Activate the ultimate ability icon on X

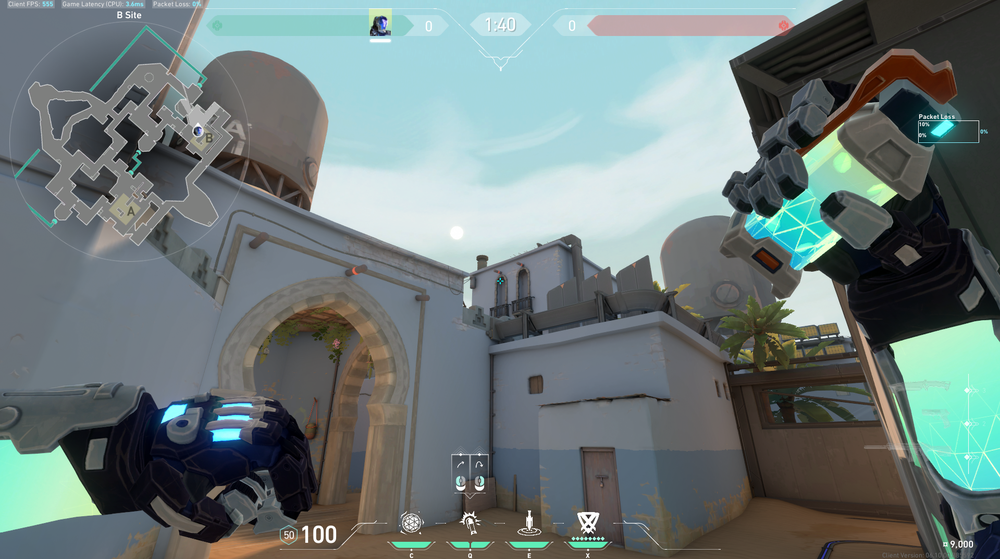(587, 521)
